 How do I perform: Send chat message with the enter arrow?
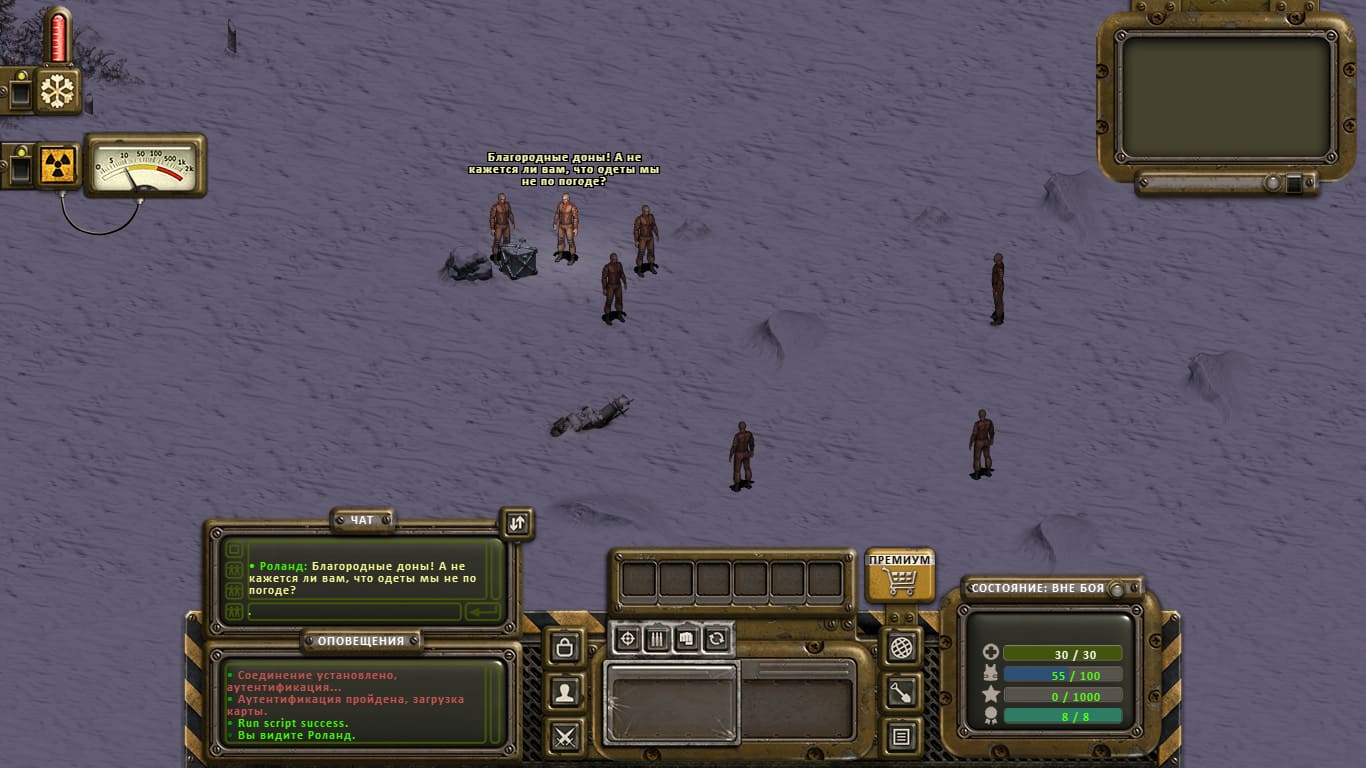(482, 611)
